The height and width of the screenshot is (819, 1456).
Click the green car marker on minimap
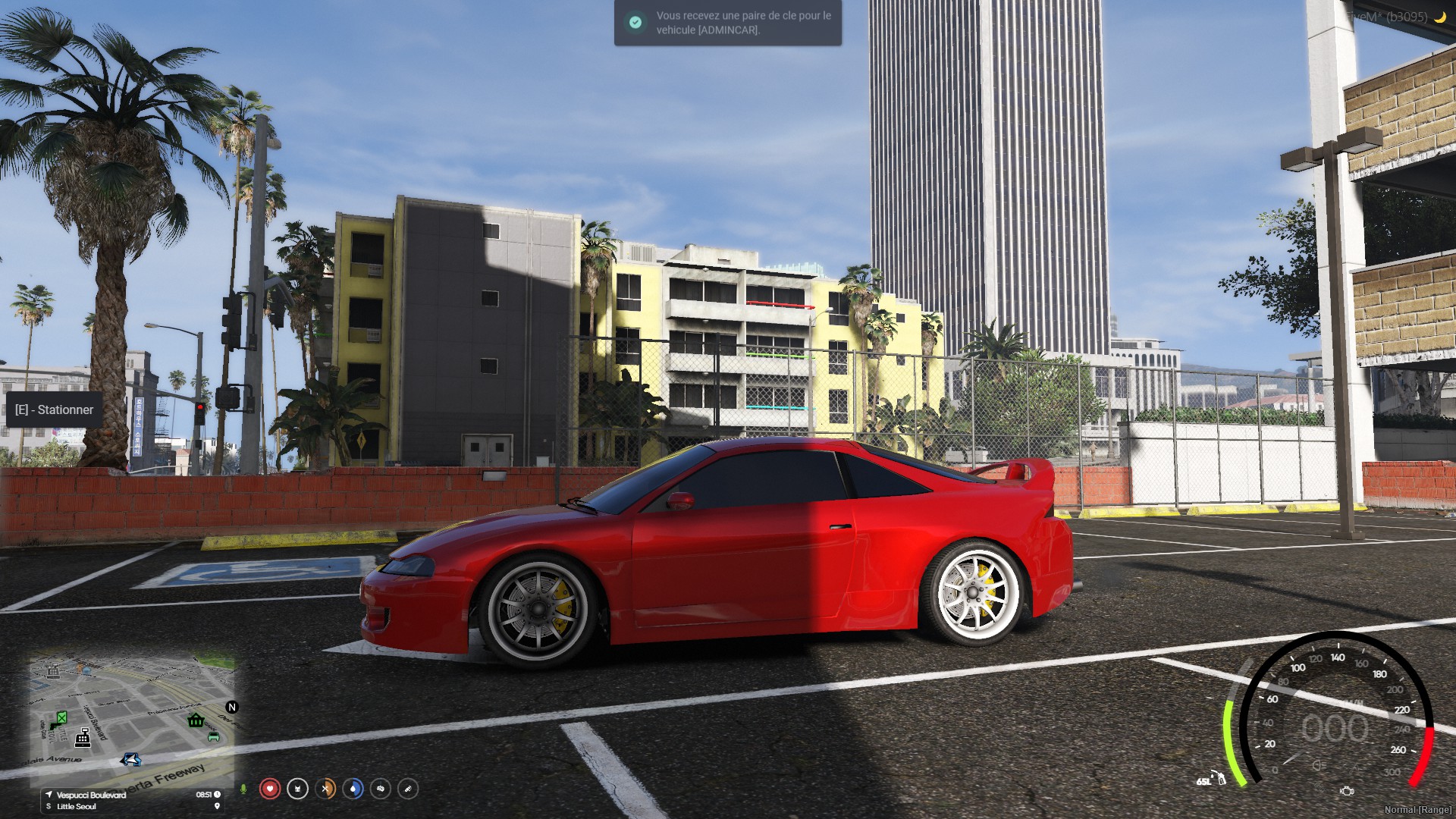(213, 736)
